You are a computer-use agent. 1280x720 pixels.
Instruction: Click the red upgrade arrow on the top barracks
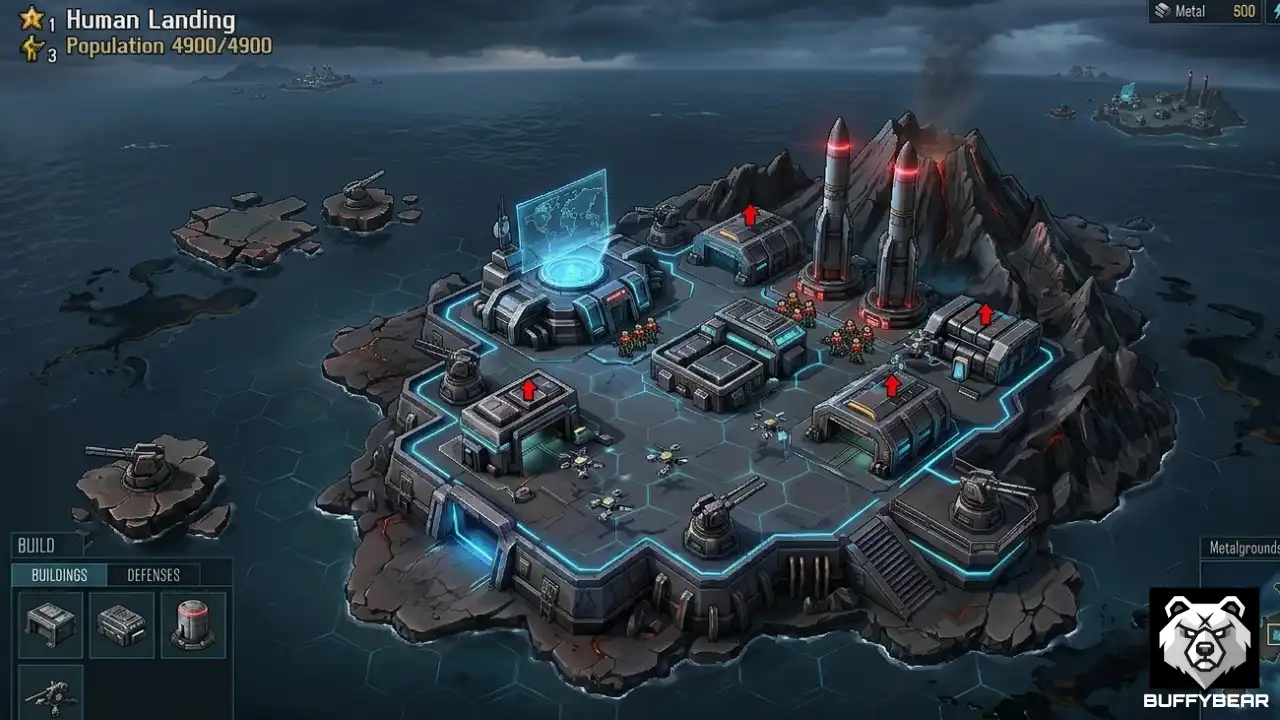tap(750, 214)
